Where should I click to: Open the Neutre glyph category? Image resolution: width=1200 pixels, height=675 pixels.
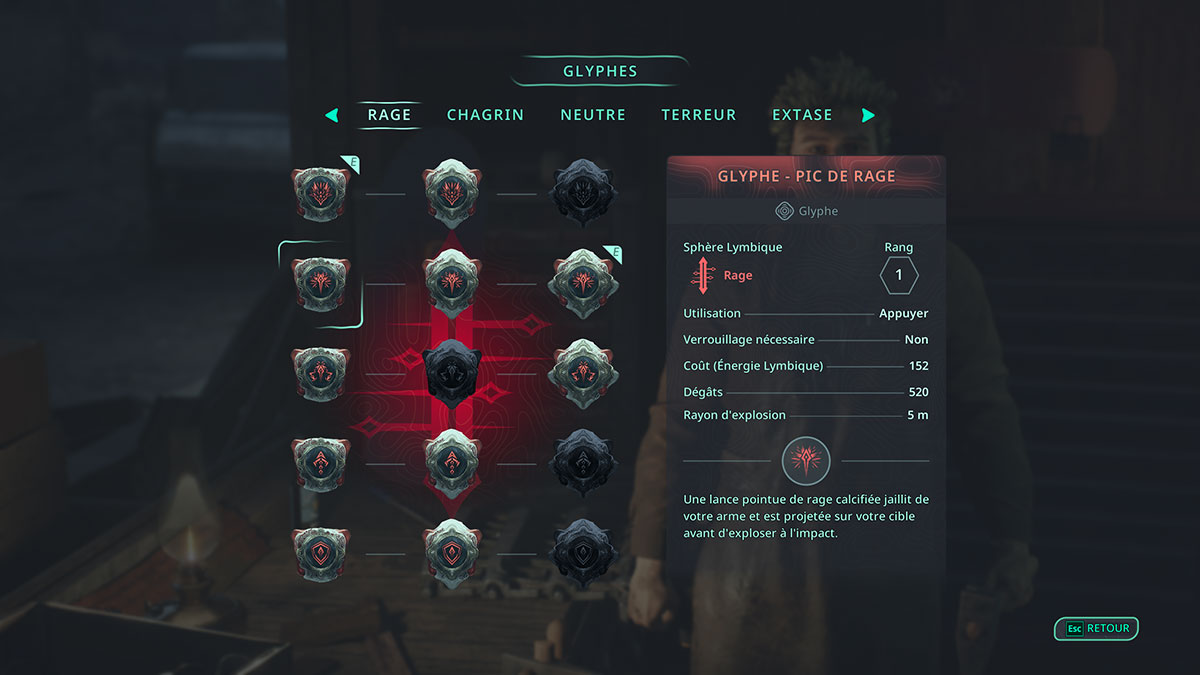(593, 115)
